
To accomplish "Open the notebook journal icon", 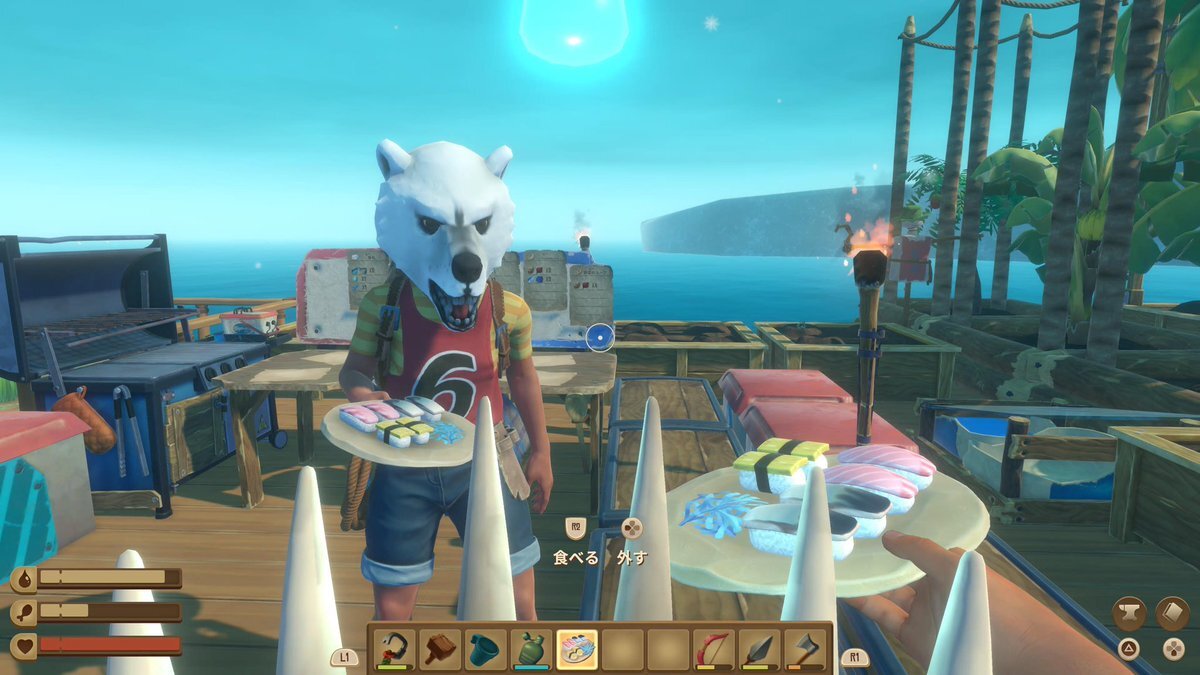I will click(x=1172, y=613).
